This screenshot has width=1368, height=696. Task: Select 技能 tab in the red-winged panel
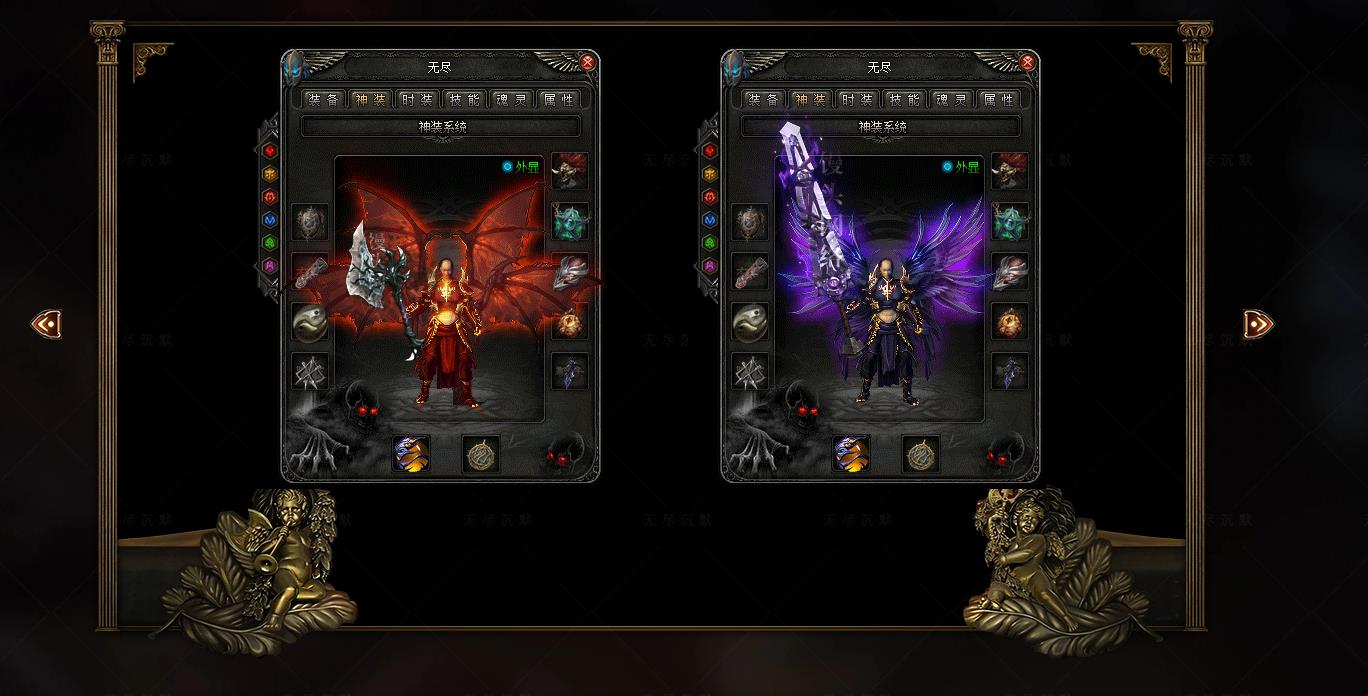click(x=464, y=100)
